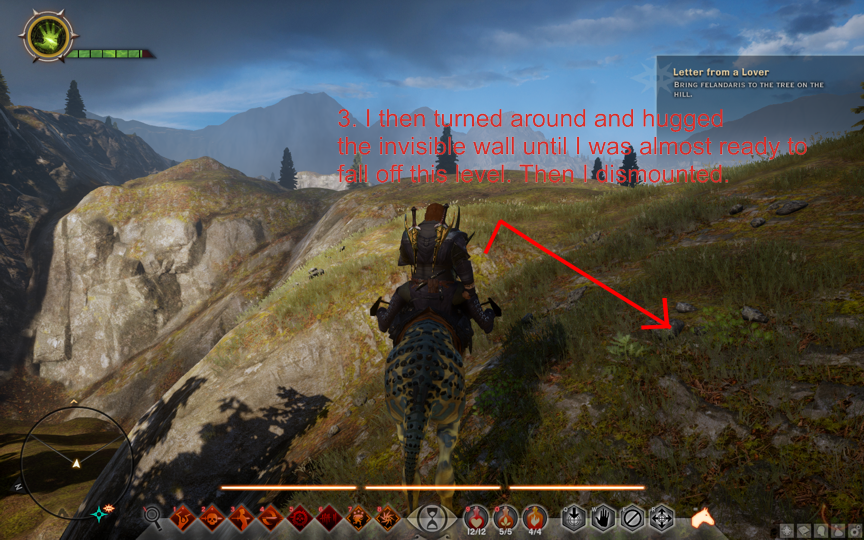Select the potion slot showing 5/5

click(x=505, y=517)
